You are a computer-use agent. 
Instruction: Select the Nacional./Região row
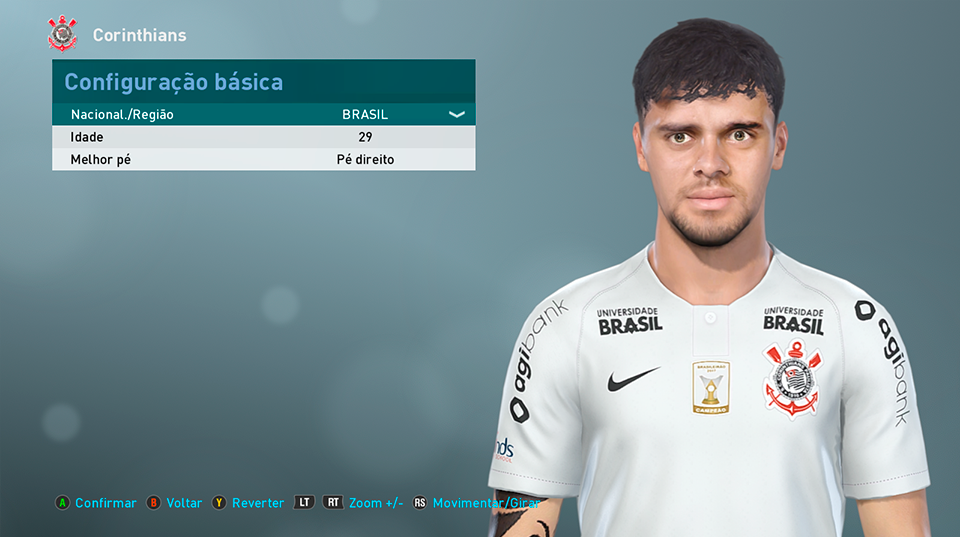click(x=263, y=114)
